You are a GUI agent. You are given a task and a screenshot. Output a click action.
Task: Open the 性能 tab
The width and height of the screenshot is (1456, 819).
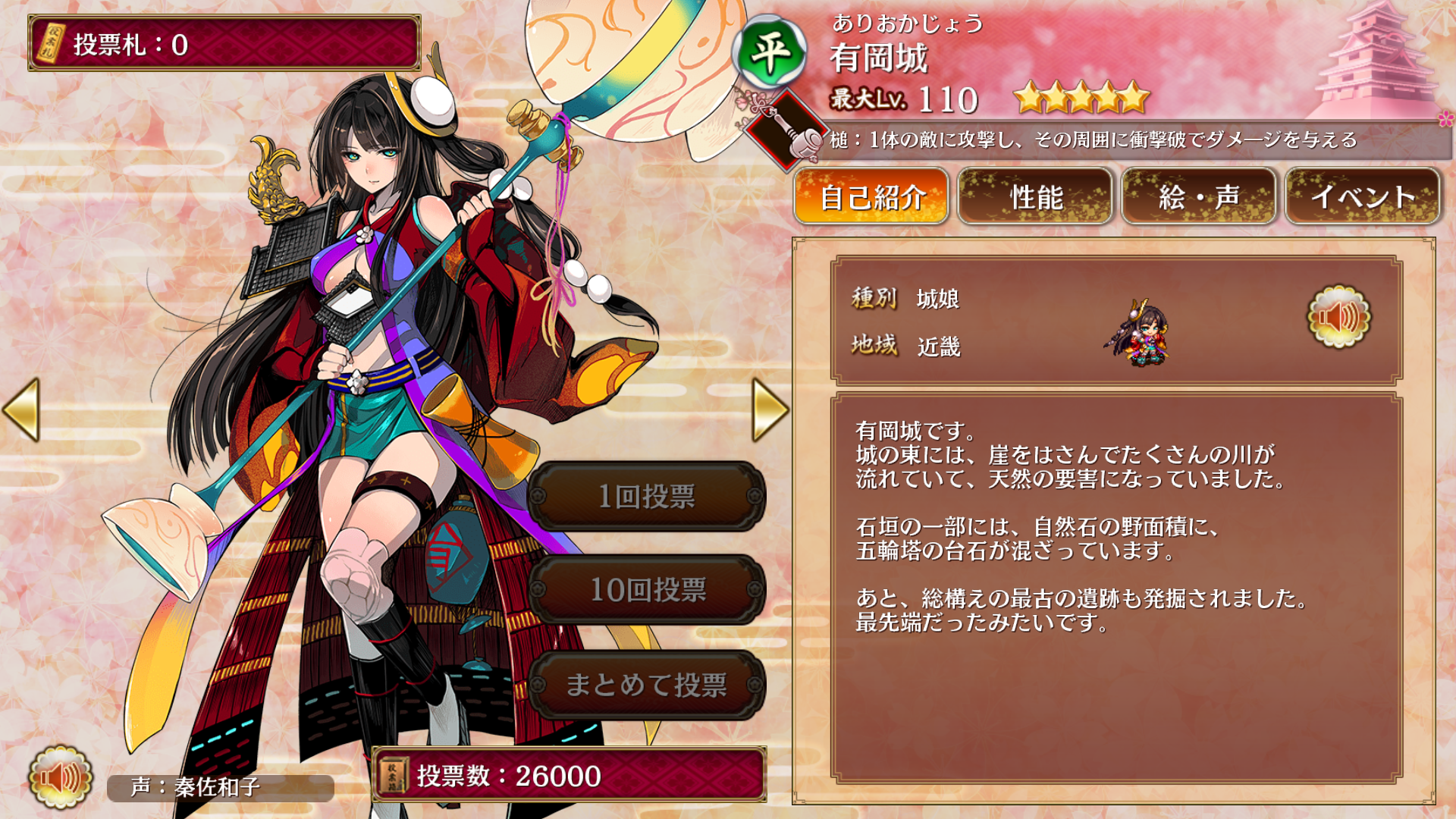pos(1035,197)
